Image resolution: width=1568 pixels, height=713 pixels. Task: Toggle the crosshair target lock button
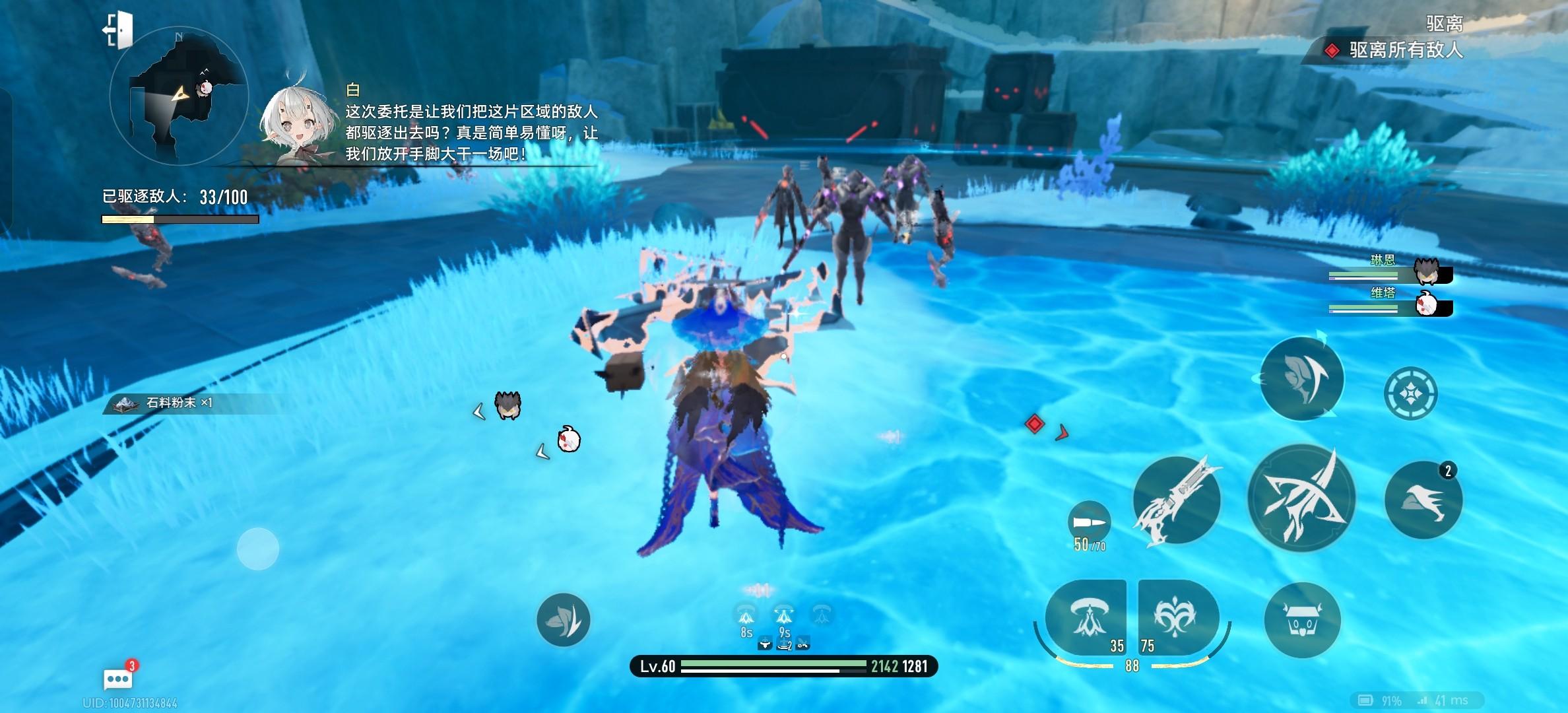(1410, 394)
